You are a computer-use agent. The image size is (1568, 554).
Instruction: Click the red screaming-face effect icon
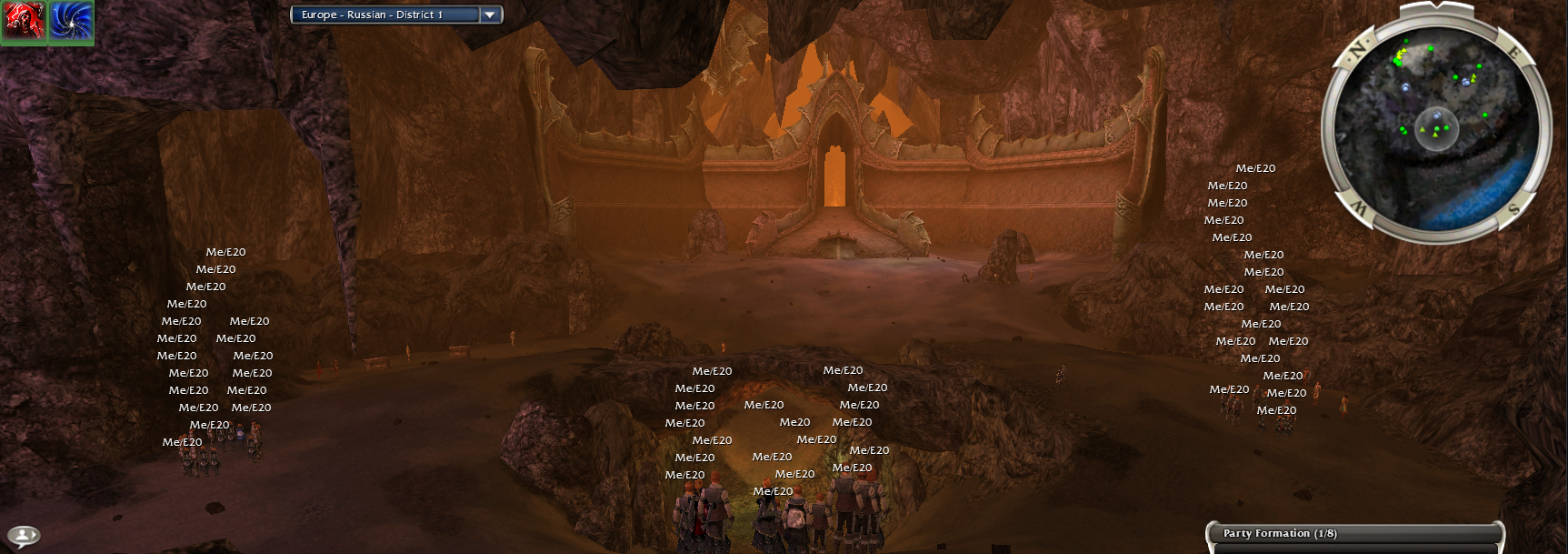click(24, 22)
